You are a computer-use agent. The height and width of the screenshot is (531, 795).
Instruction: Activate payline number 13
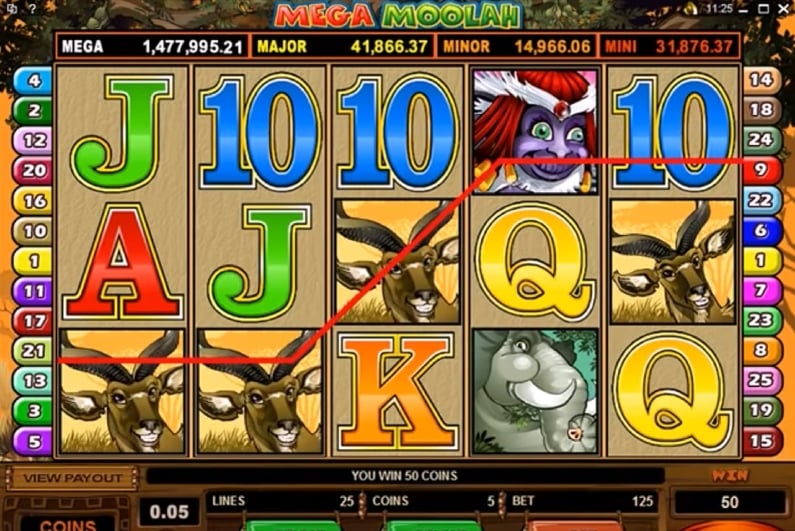click(x=34, y=381)
